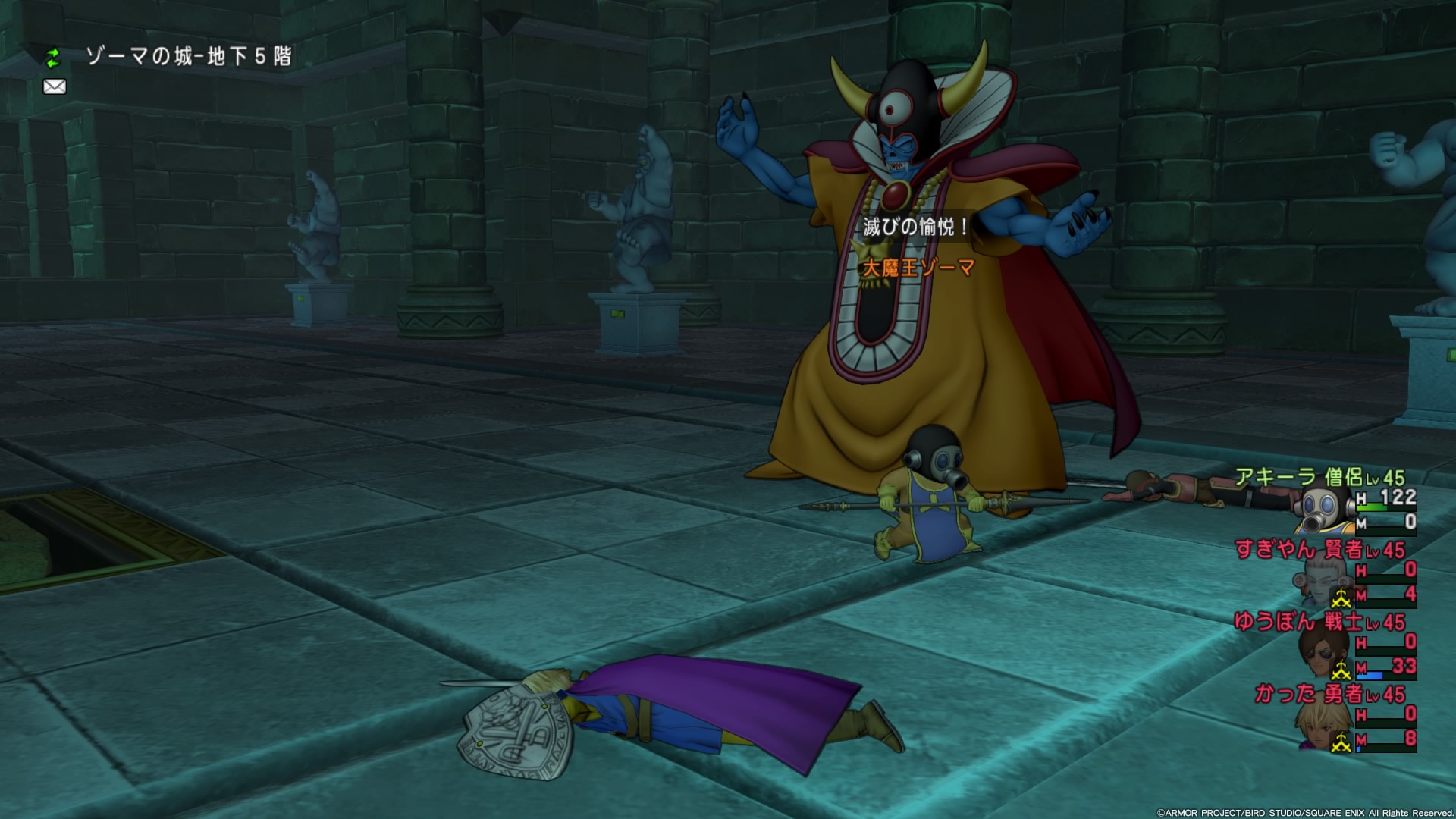Open the mail envelope icon
The height and width of the screenshot is (819, 1456).
tap(55, 86)
